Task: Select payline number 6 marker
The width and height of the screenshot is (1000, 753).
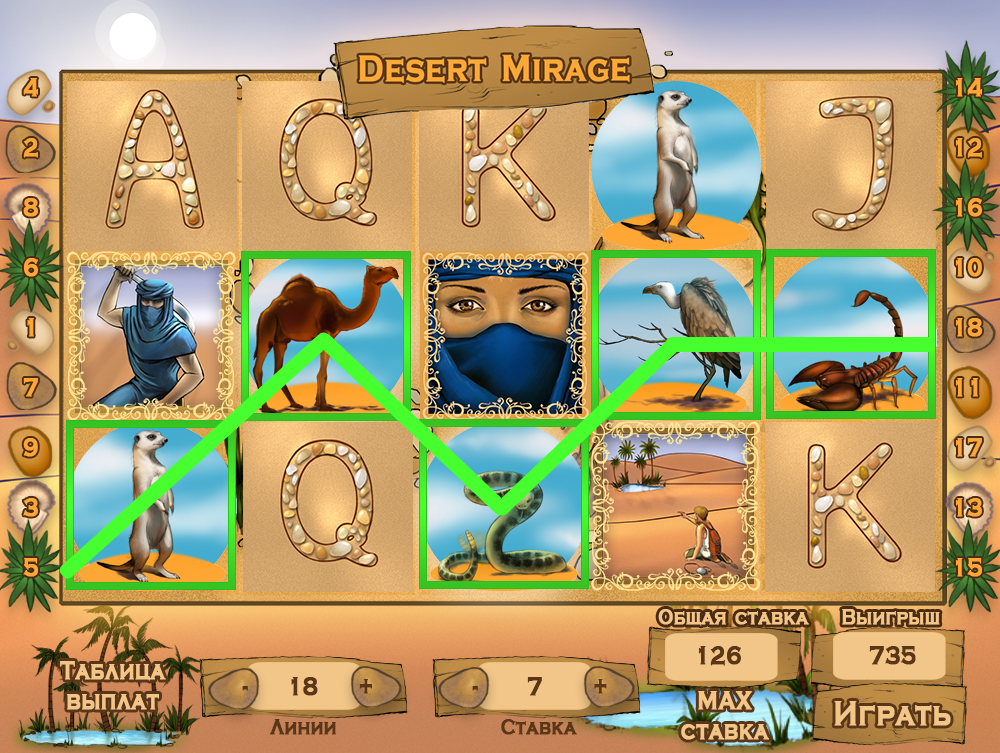Action: (31, 268)
